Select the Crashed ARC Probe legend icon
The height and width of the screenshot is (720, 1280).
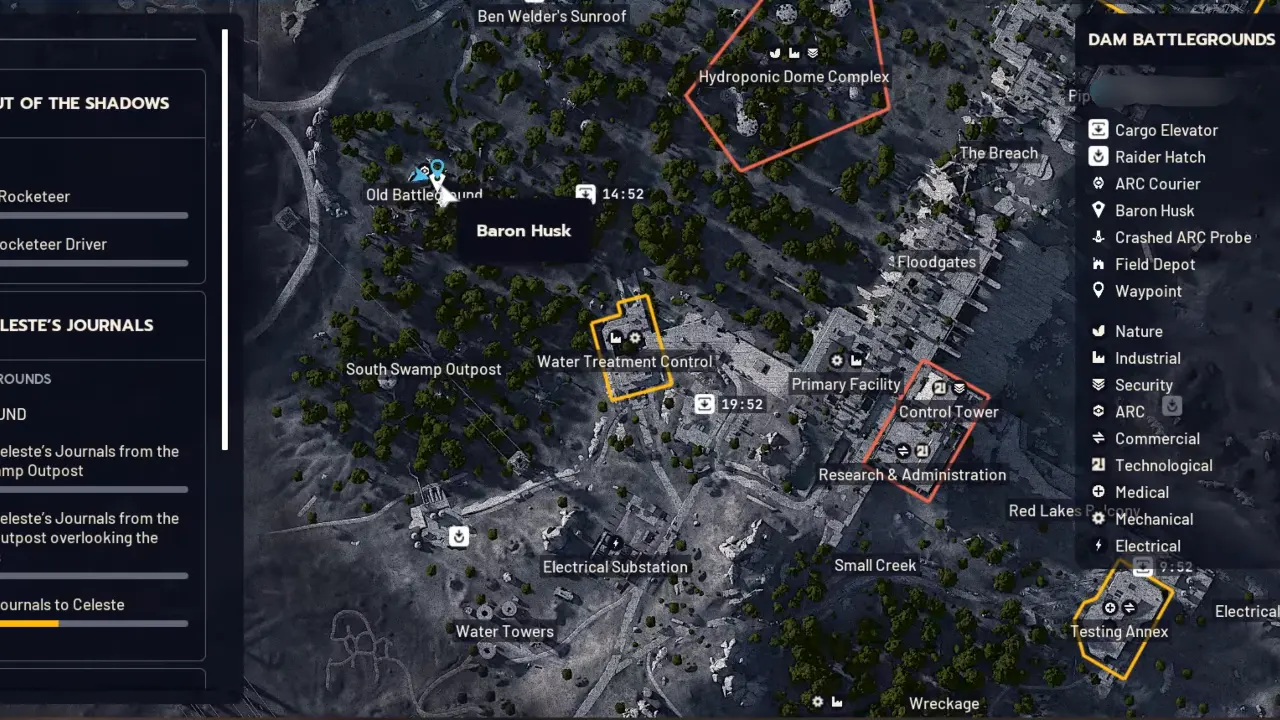pyautogui.click(x=1098, y=237)
